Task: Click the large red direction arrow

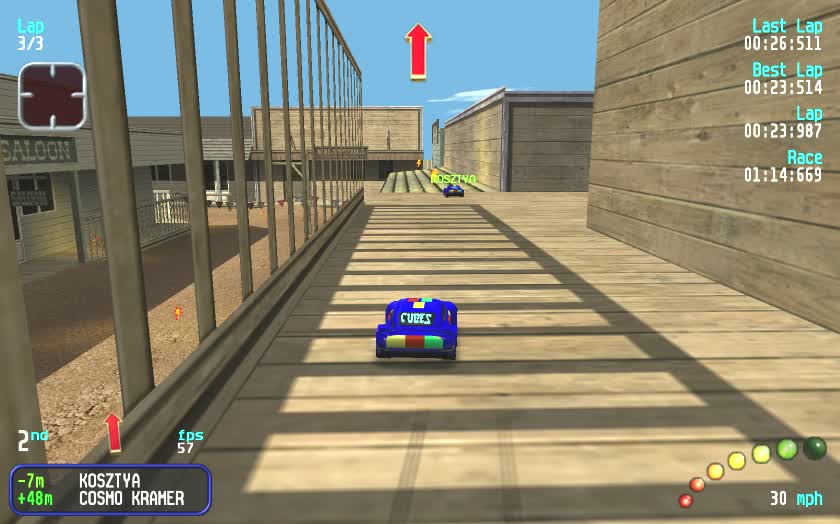Action: pyautogui.click(x=418, y=51)
